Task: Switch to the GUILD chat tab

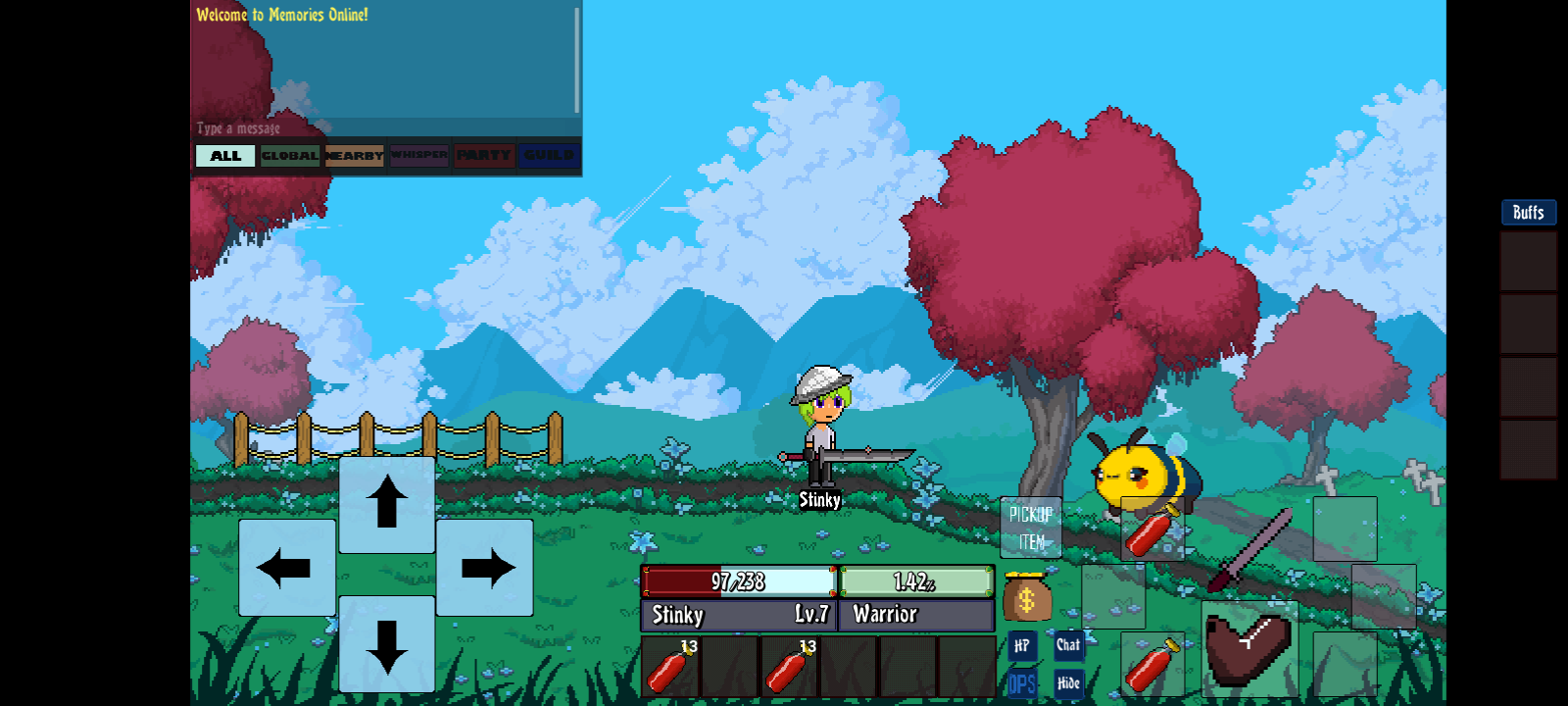Action: pos(549,156)
